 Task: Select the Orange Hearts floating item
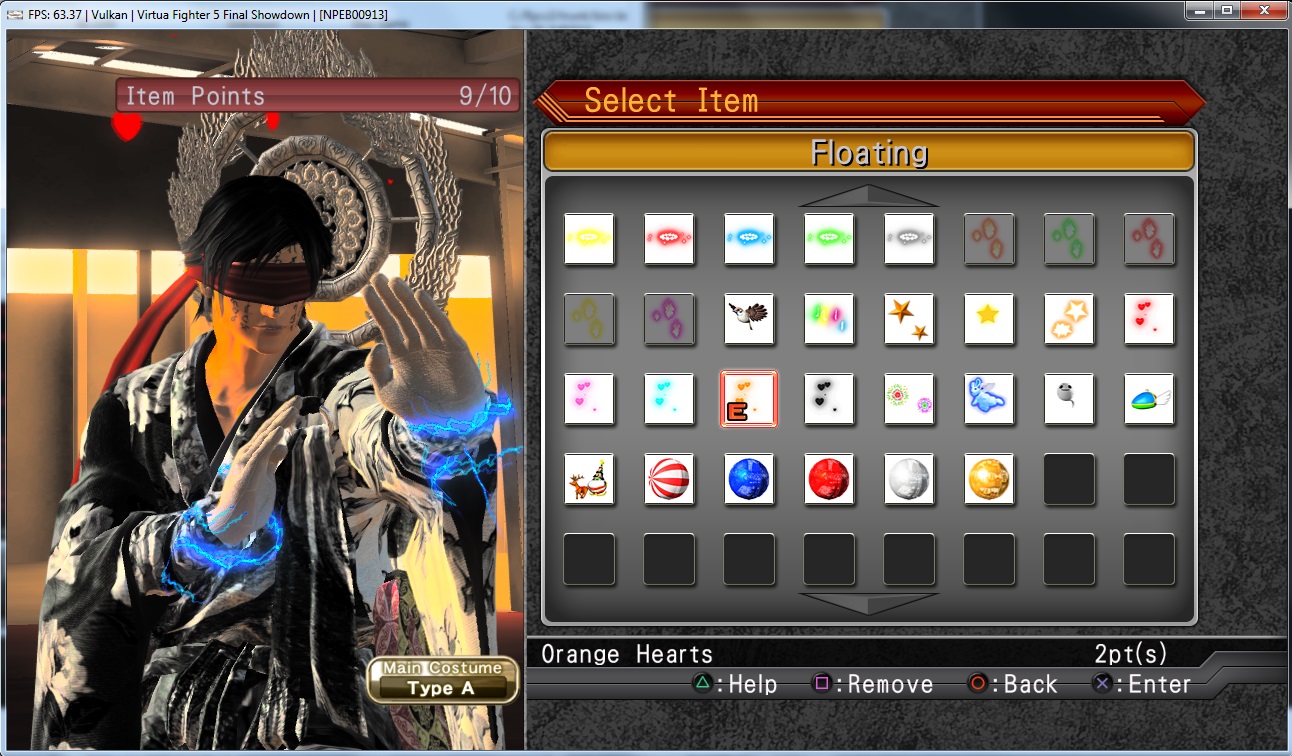(749, 399)
